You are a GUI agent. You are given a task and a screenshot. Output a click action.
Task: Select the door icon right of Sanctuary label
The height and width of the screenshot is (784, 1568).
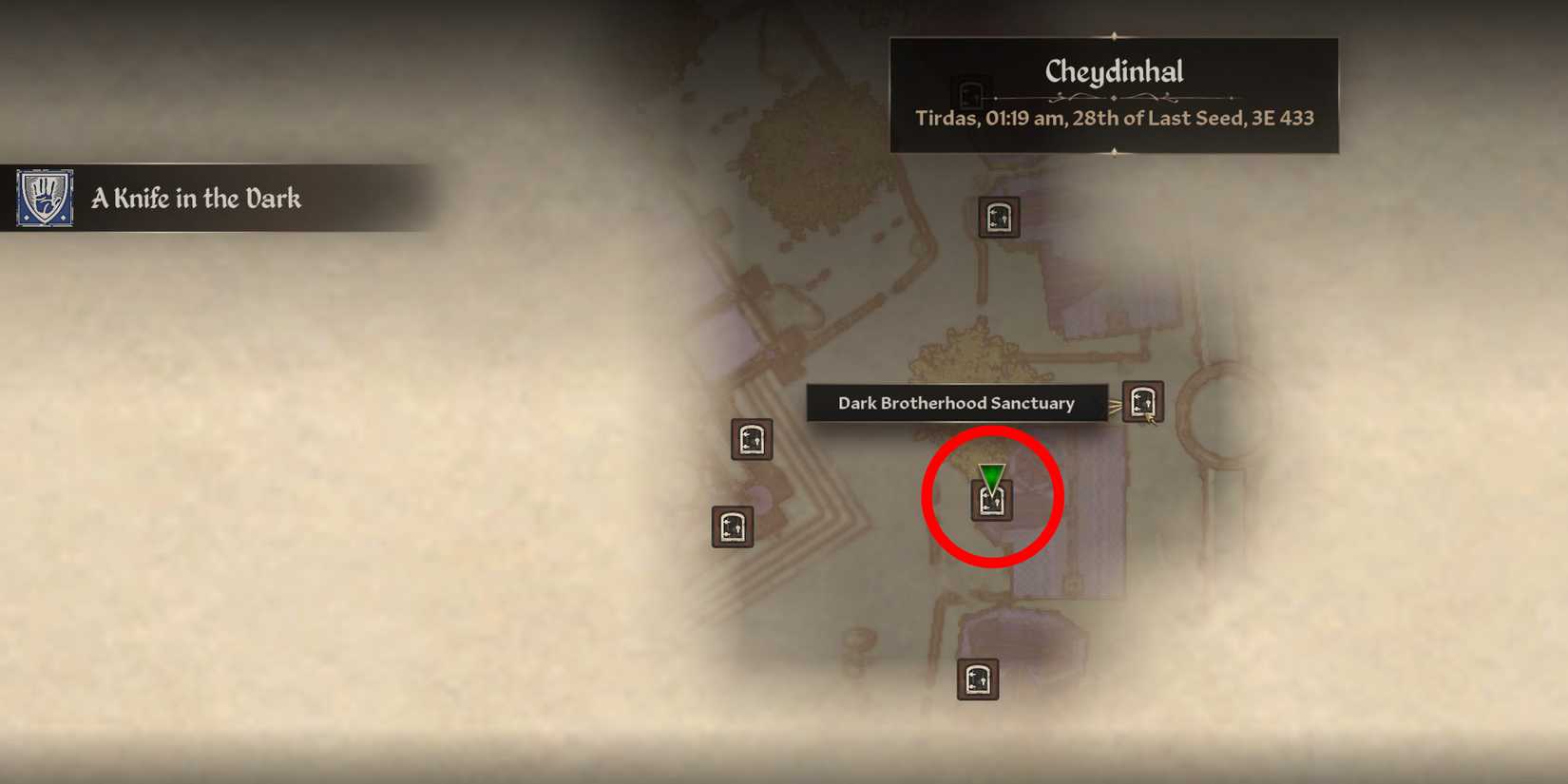1142,402
